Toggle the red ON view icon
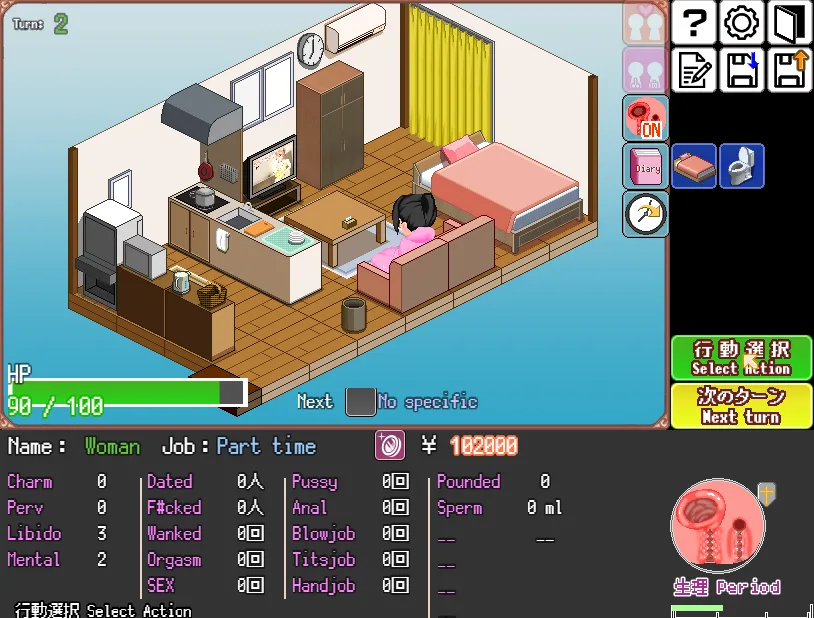The height and width of the screenshot is (618, 814). 645,118
